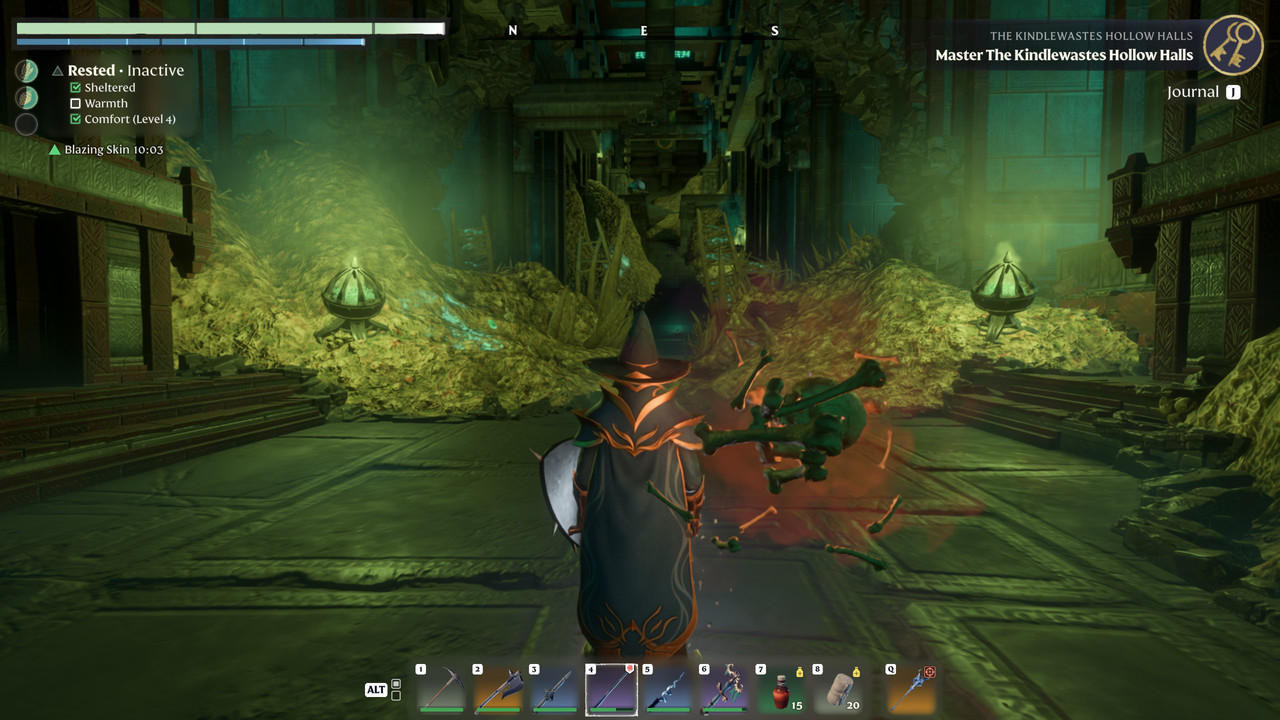Image resolution: width=1280 pixels, height=720 pixels.
Task: Toggle the ALT hotbar switcher
Action: [x=376, y=690]
